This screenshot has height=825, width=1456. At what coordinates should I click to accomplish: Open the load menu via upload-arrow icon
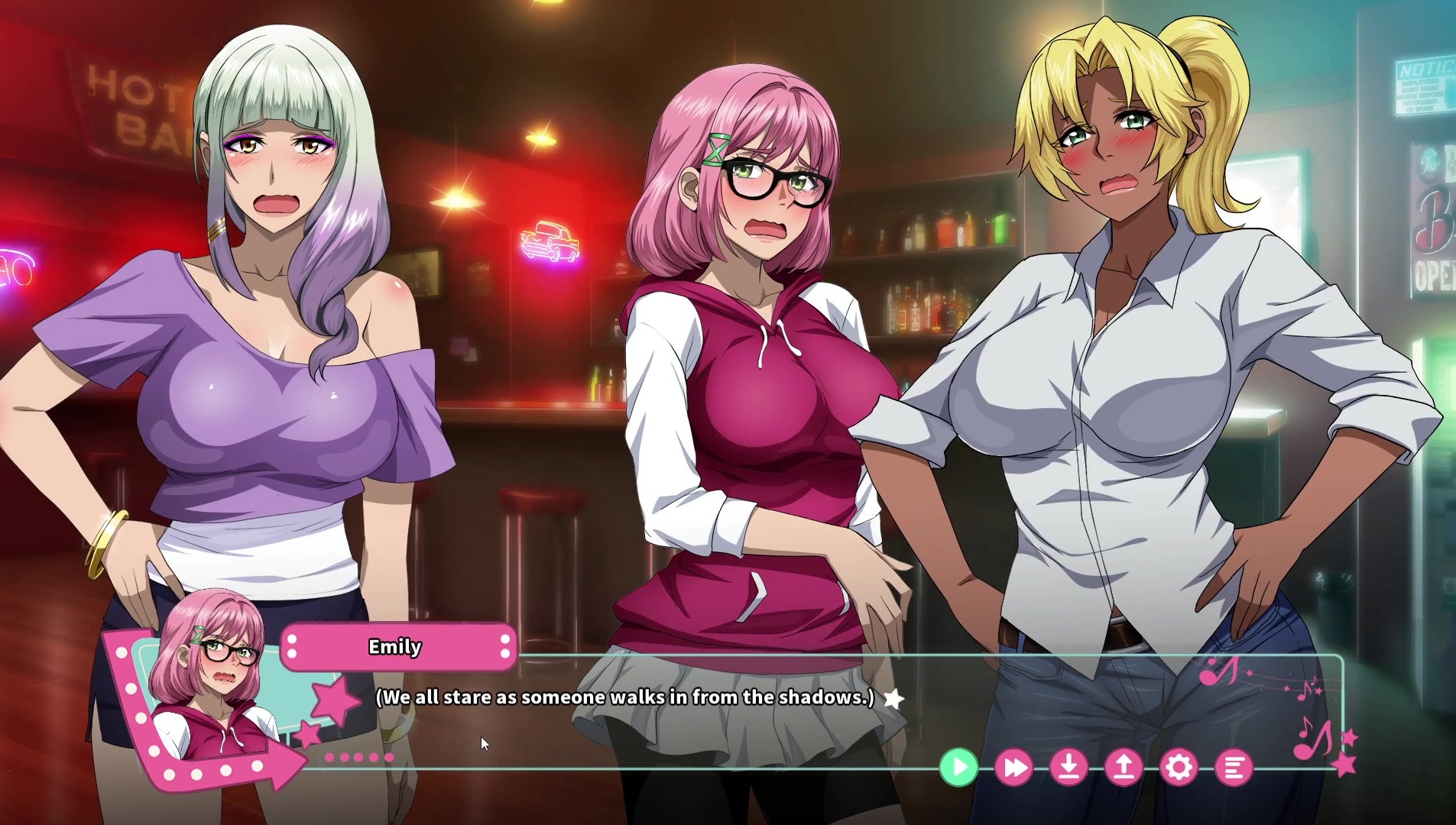tap(1124, 767)
